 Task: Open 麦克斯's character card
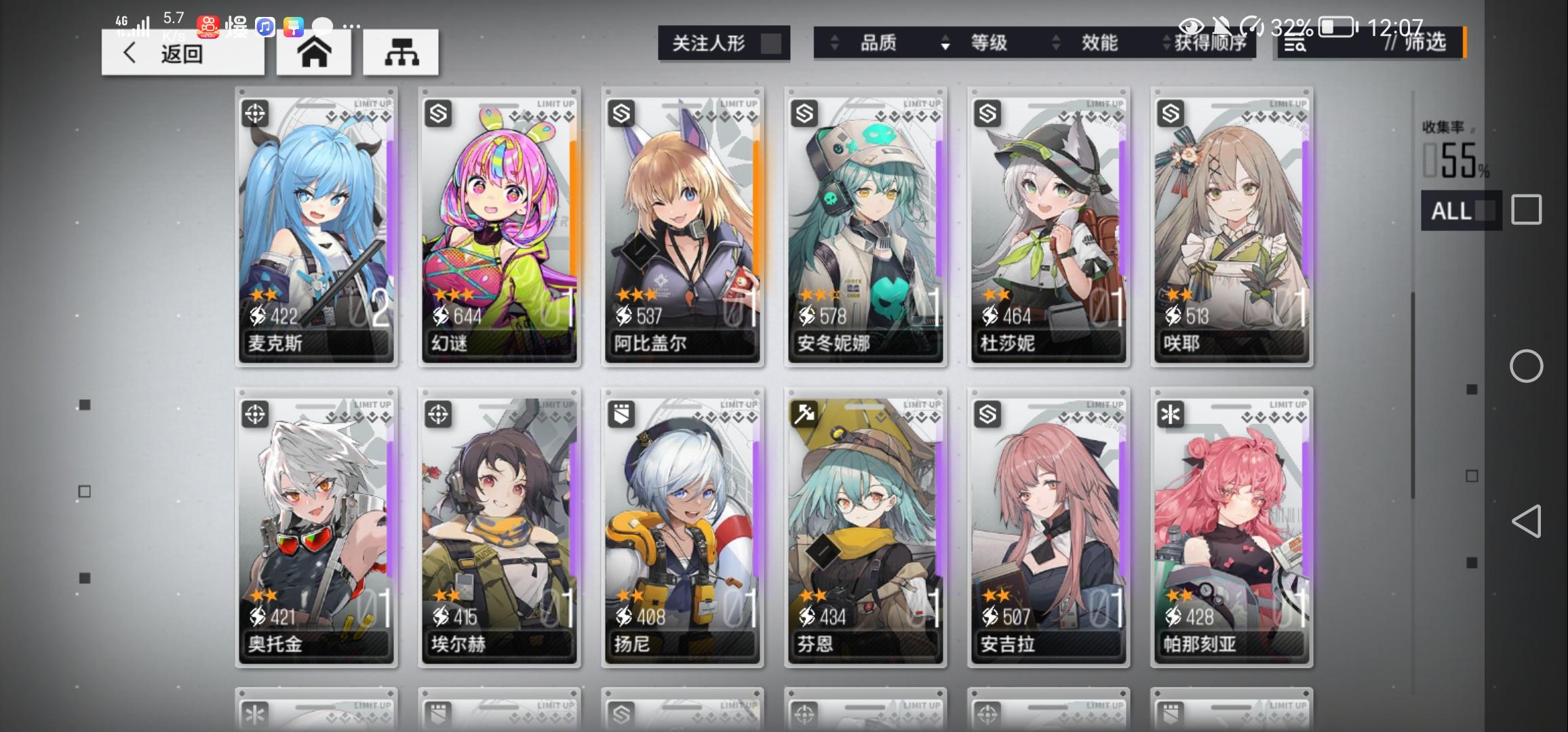[x=315, y=227]
